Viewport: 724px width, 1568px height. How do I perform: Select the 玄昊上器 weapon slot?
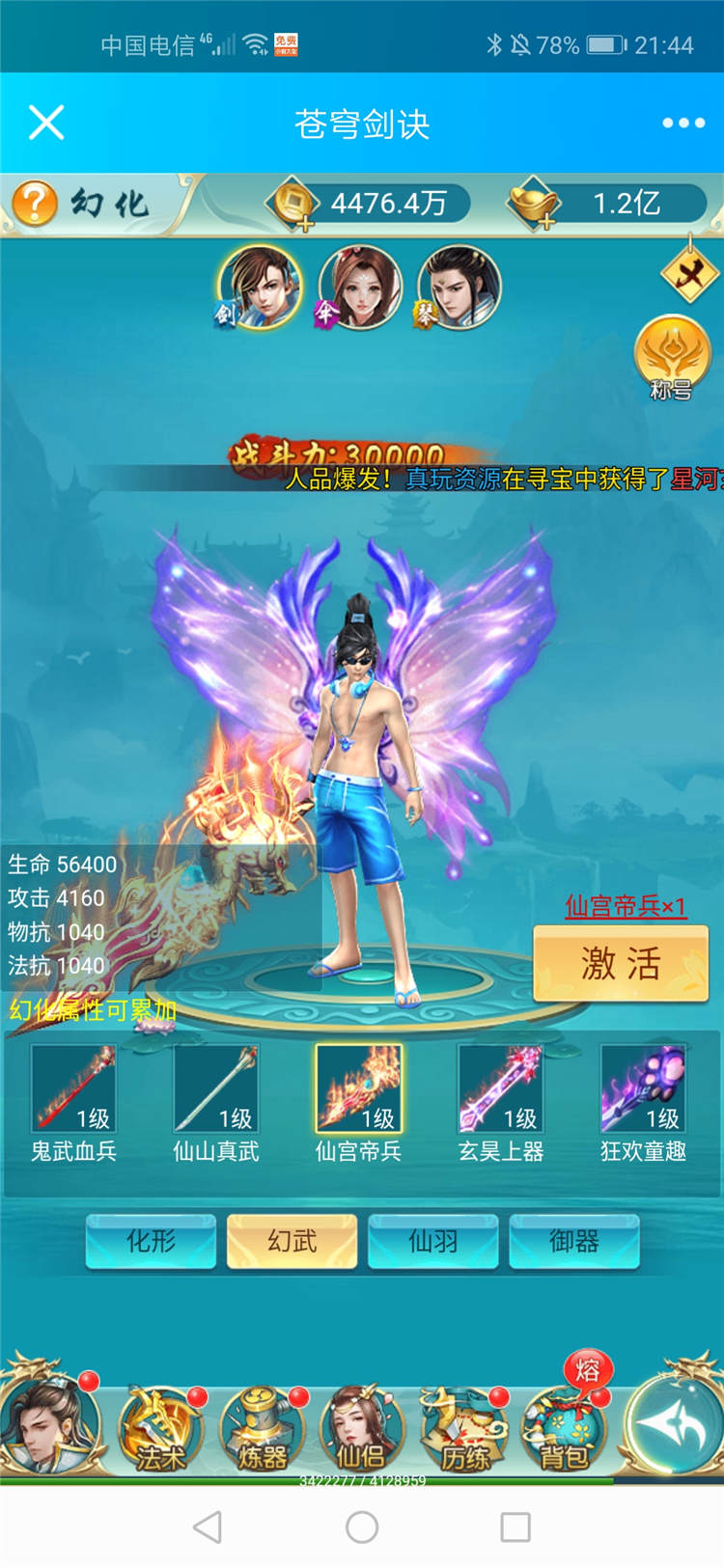pyautogui.click(x=501, y=1089)
